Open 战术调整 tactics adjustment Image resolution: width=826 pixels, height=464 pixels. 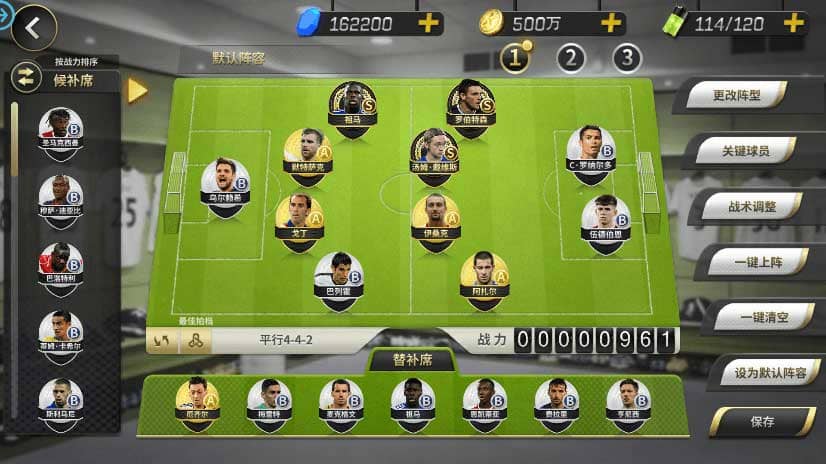coord(752,207)
